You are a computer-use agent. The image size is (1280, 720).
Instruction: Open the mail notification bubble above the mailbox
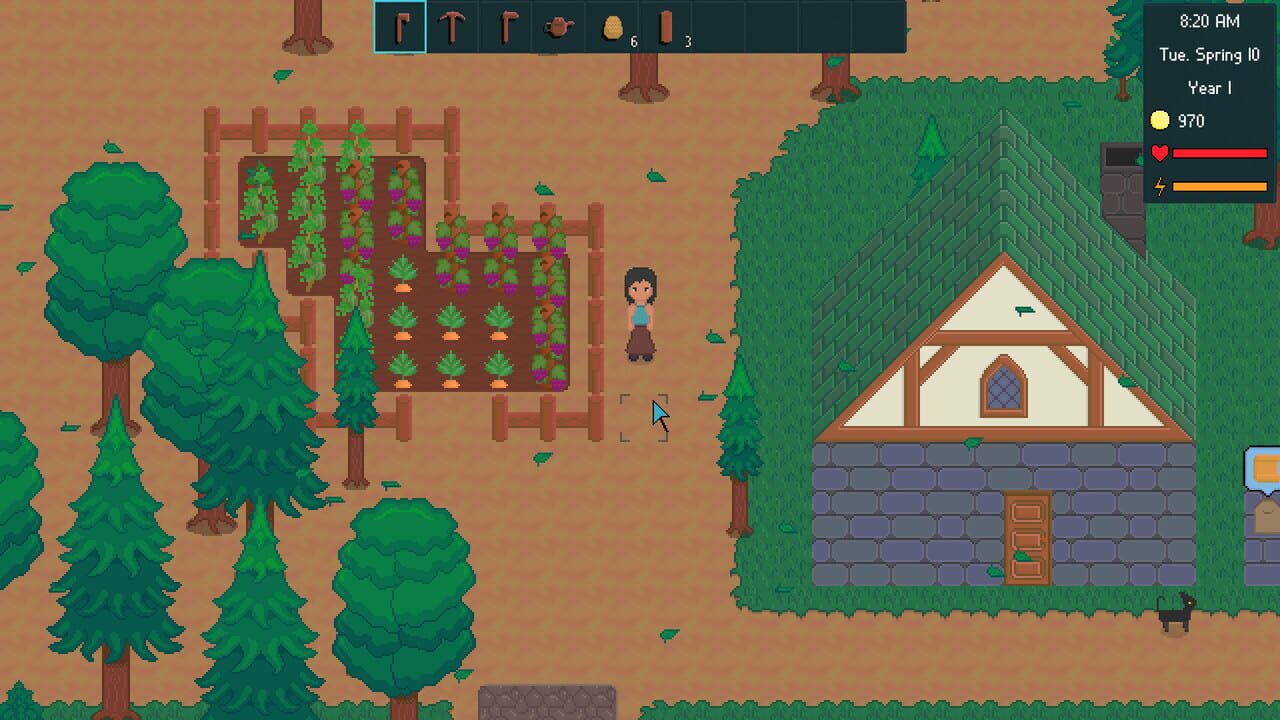[x=1266, y=467]
